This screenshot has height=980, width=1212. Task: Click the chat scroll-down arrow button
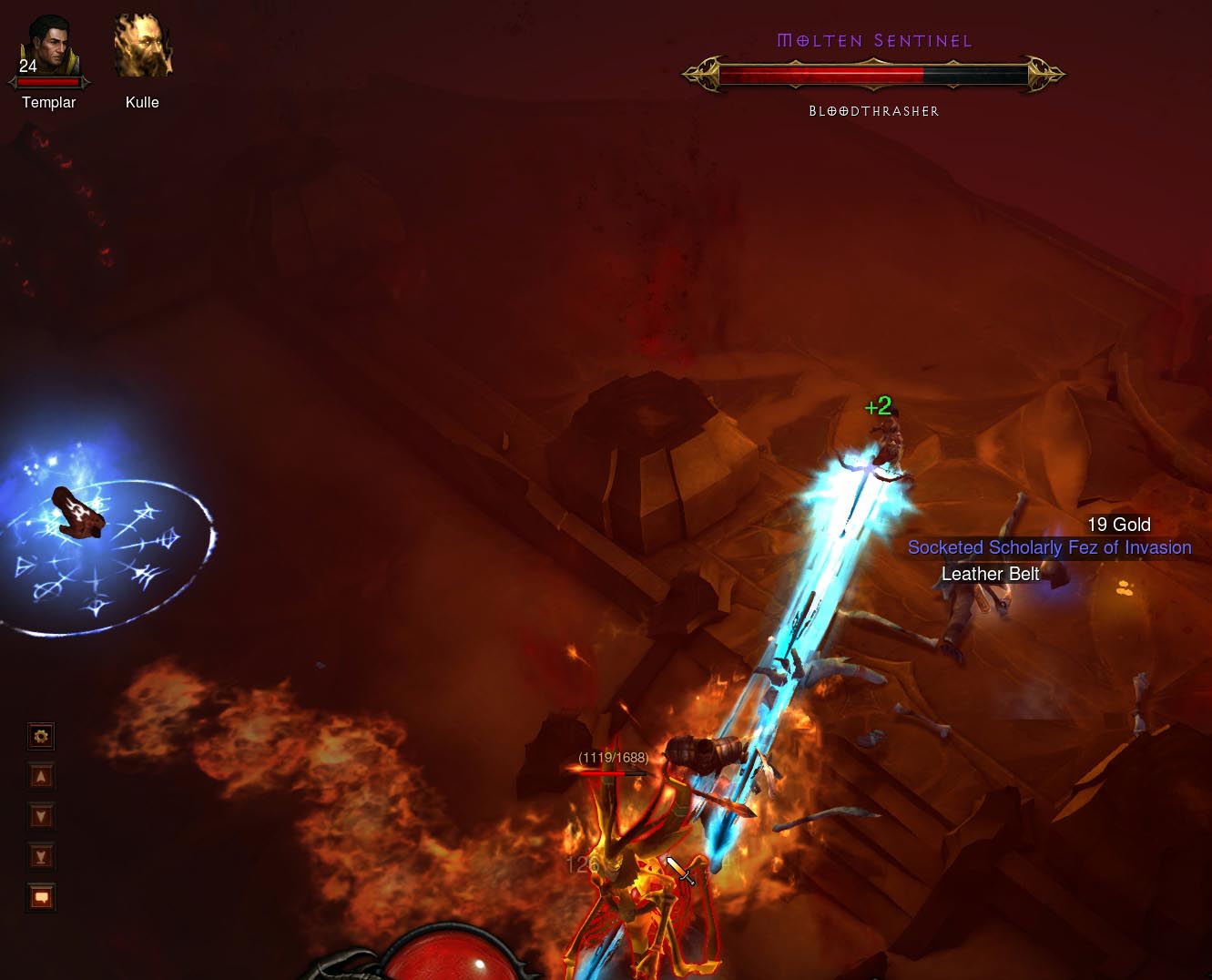(41, 816)
